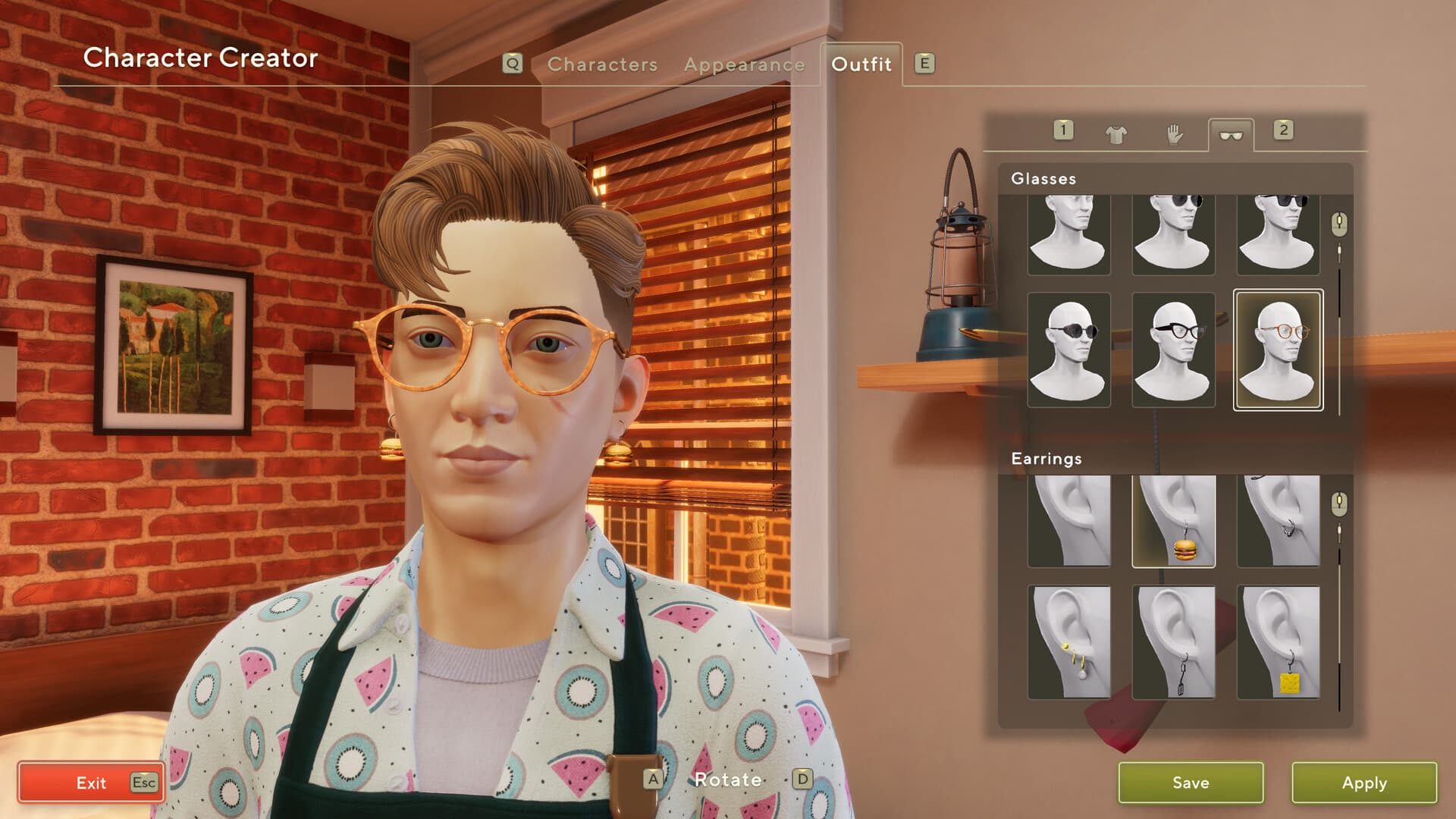Select the glasses accessories category
The height and width of the screenshot is (819, 1456).
coord(1230,135)
